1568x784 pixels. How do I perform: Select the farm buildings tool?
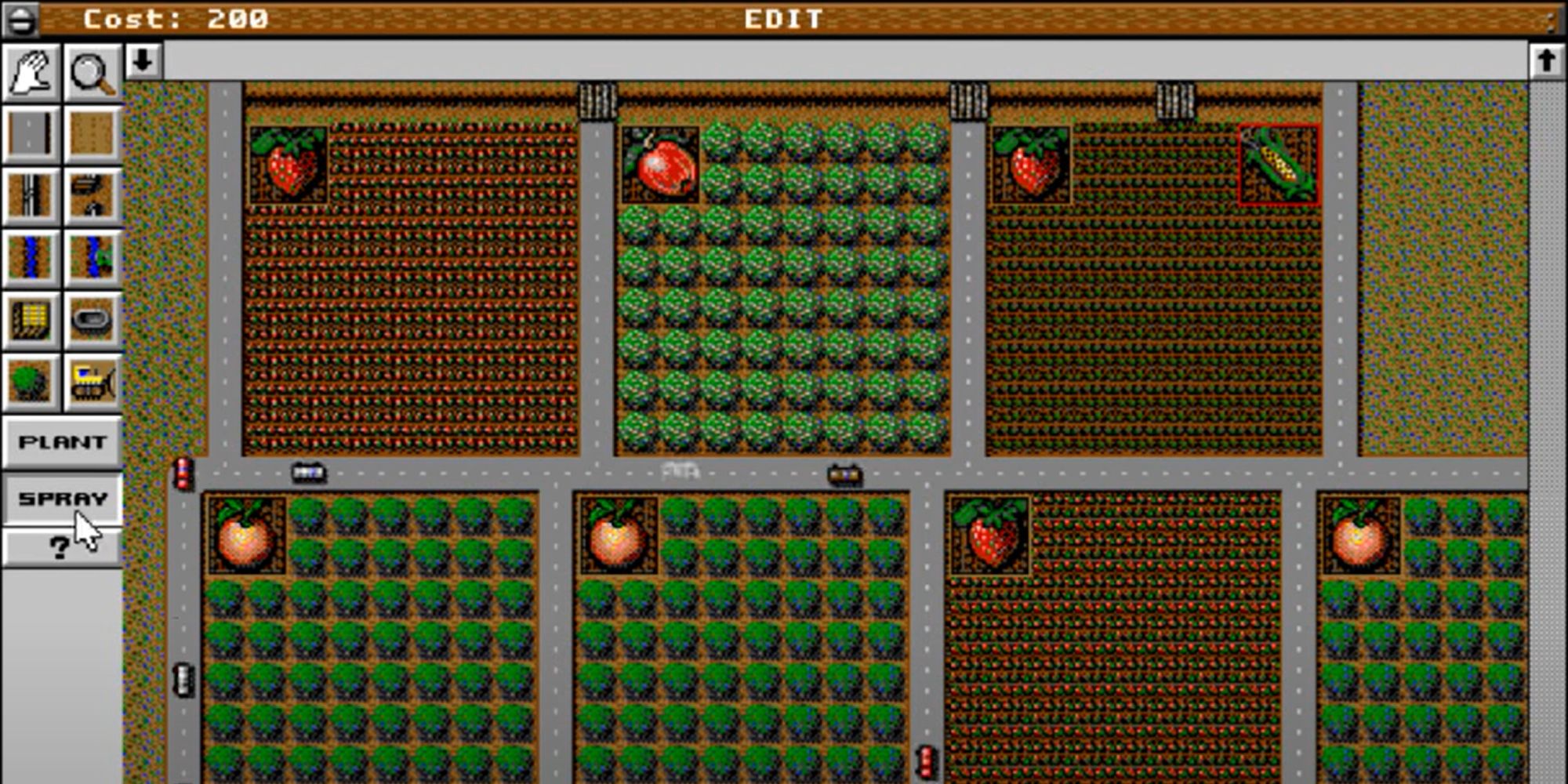coord(91,196)
